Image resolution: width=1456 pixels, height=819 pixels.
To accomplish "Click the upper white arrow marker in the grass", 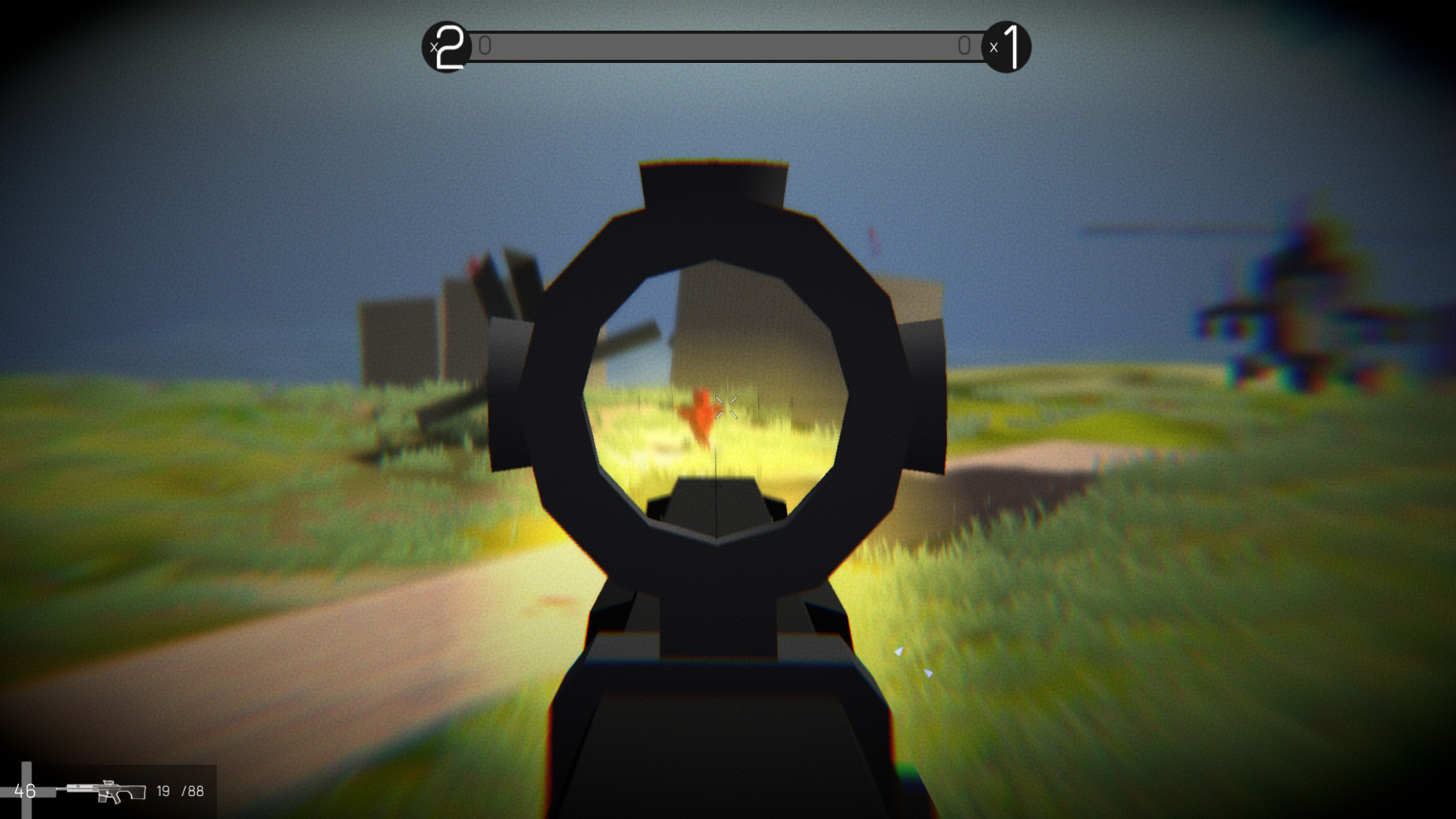I will [x=899, y=650].
